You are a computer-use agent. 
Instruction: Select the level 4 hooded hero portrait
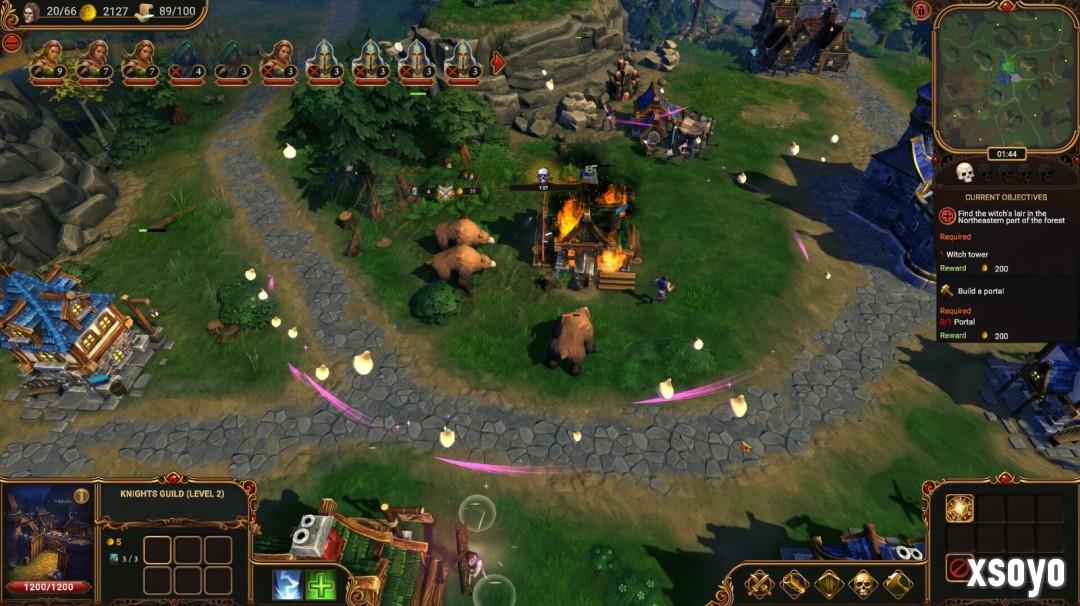click(184, 59)
